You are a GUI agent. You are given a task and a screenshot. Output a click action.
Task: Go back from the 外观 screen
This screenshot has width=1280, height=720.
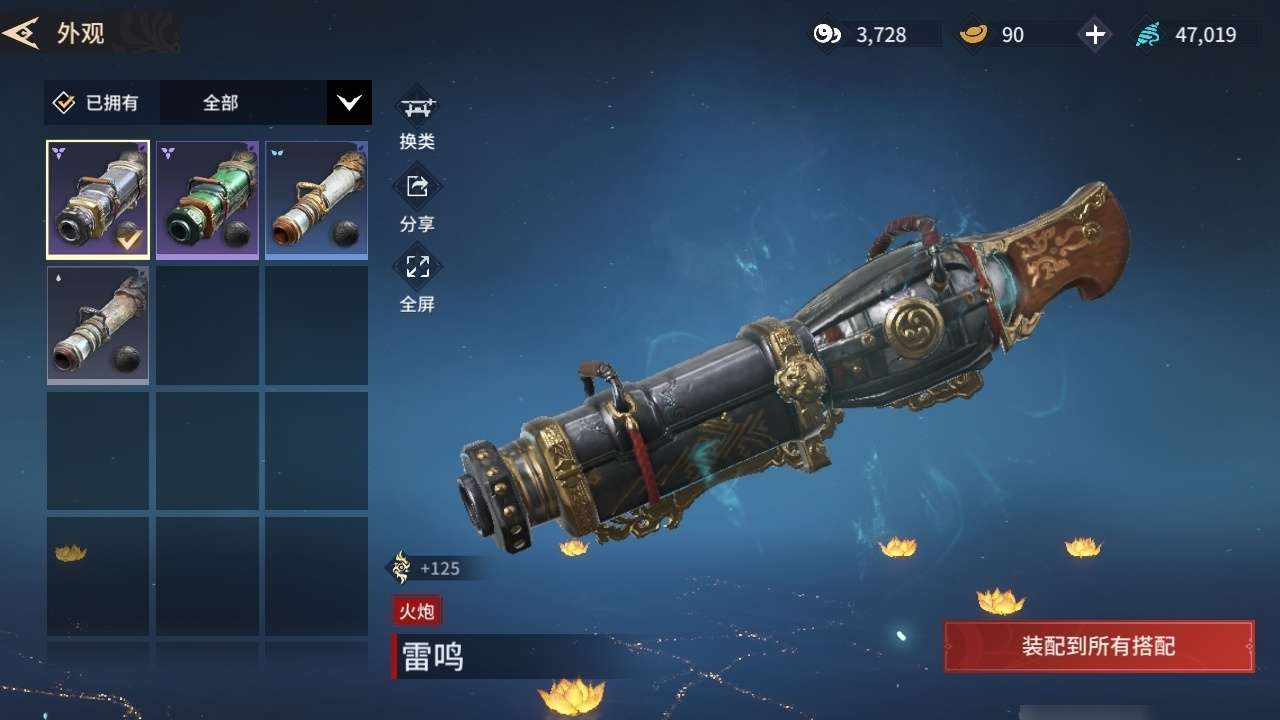click(x=22, y=33)
